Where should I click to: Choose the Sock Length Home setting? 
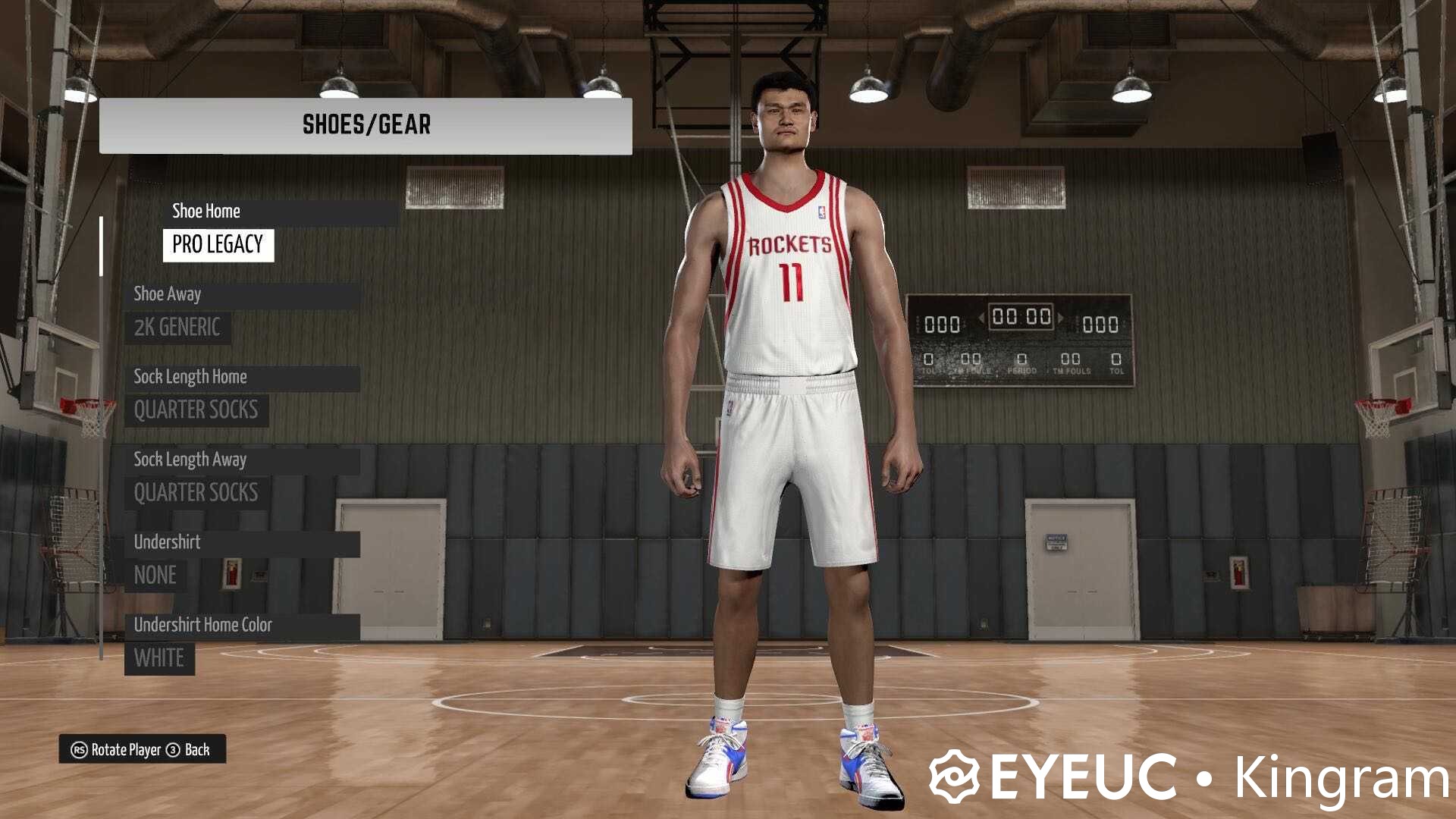point(243,377)
